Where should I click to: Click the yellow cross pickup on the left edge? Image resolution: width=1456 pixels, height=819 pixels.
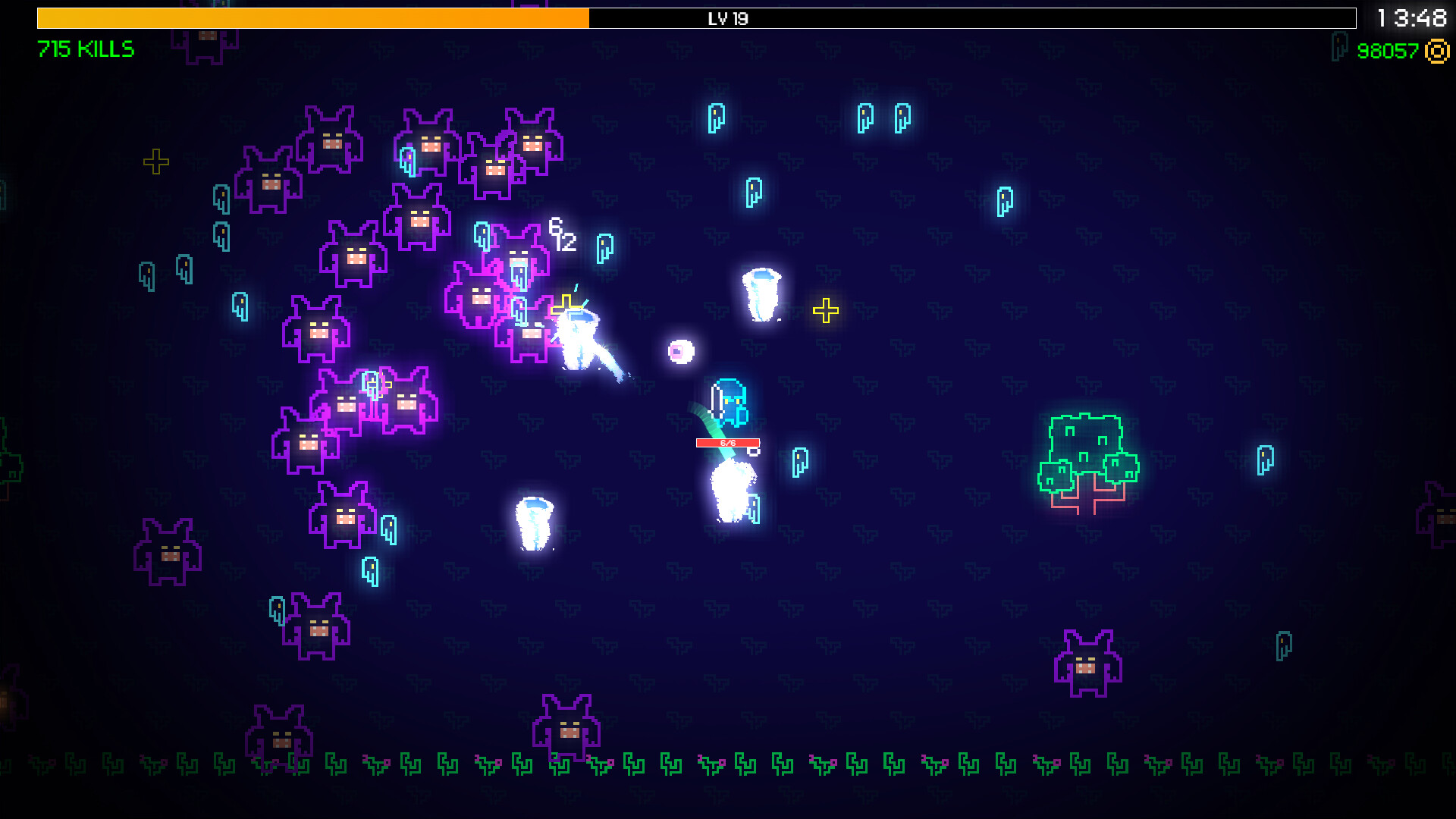[155, 160]
